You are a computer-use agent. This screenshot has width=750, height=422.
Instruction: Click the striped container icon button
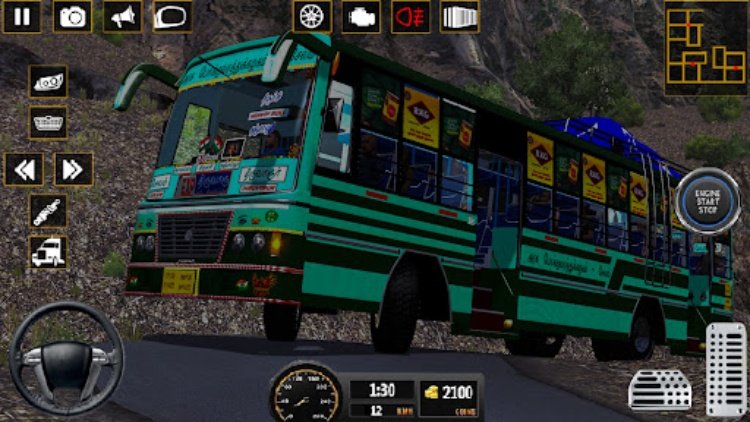[x=459, y=16]
